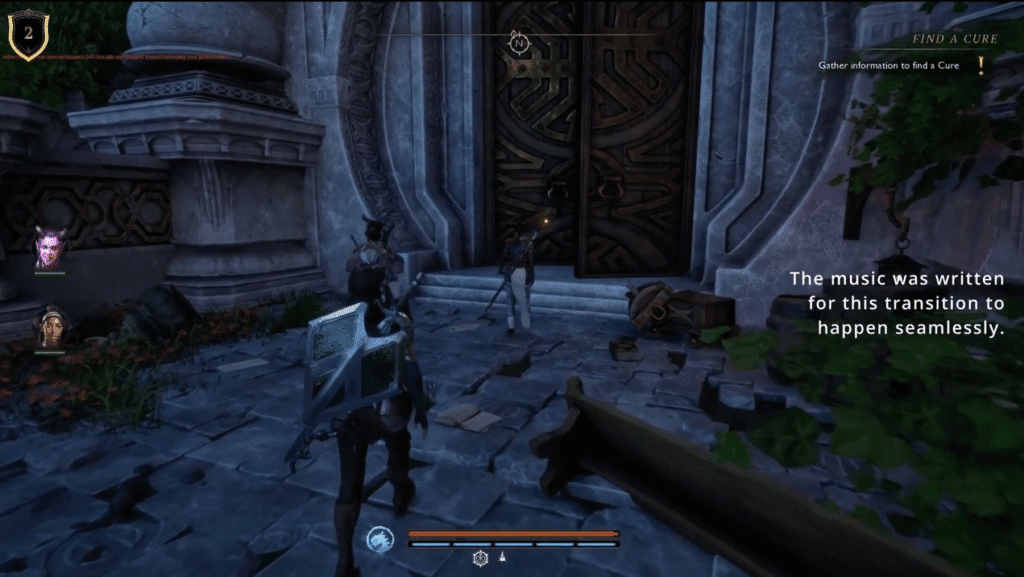Click the level 2 shield badge
This screenshot has height=577, width=1024.
(x=28, y=35)
